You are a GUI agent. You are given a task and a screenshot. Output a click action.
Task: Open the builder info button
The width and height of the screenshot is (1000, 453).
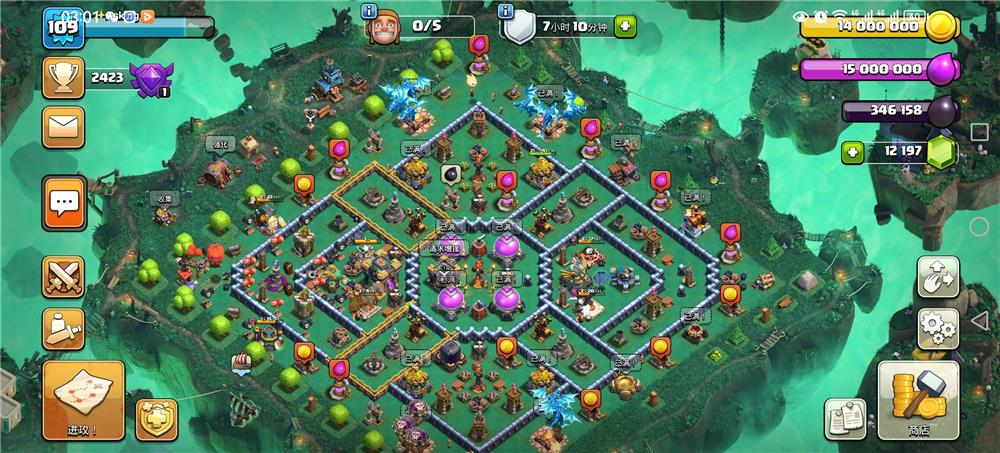370,11
